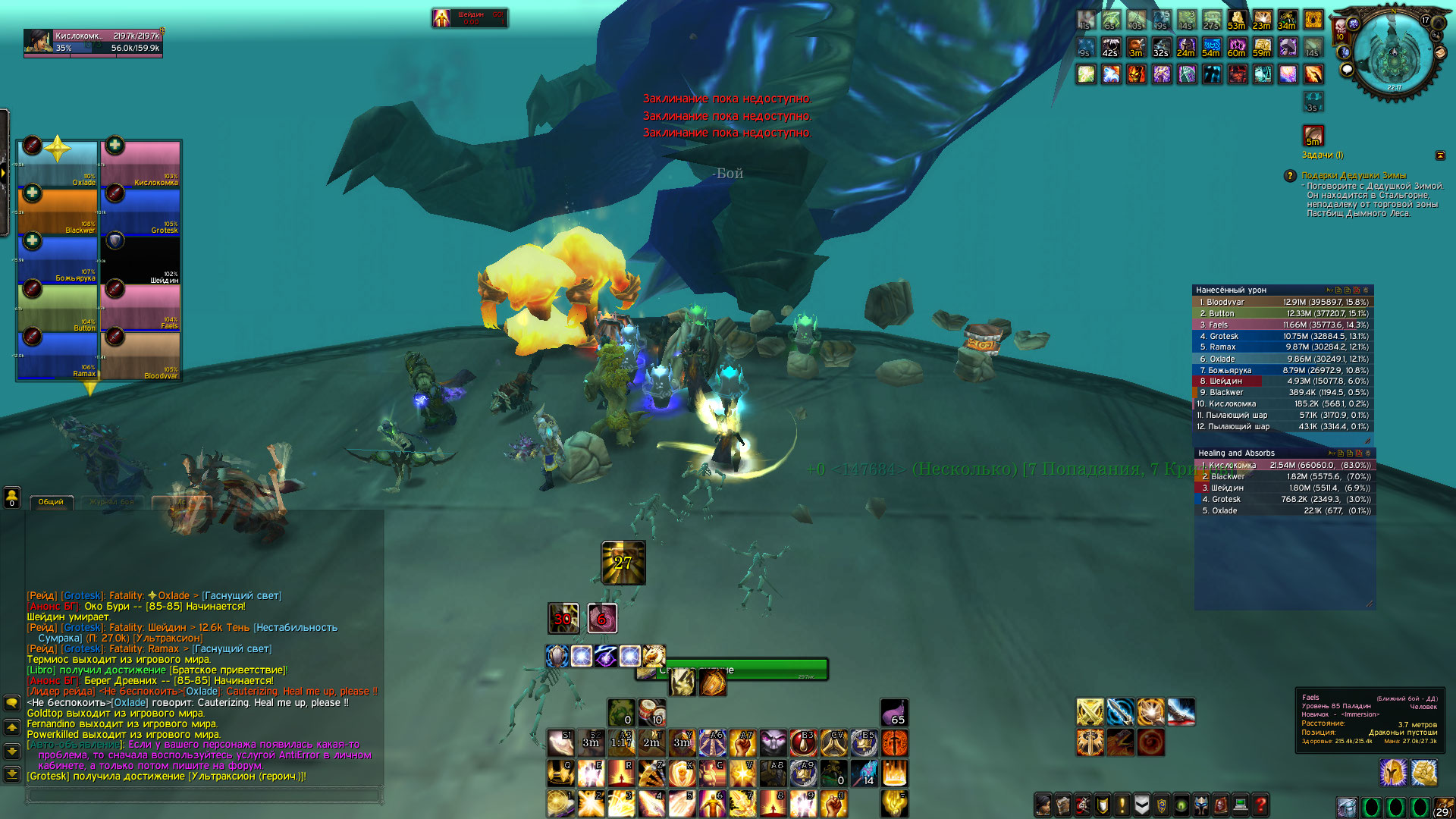The height and width of the screenshot is (819, 1456).
Task: Use the drums item with 10 charges
Action: pos(651,713)
